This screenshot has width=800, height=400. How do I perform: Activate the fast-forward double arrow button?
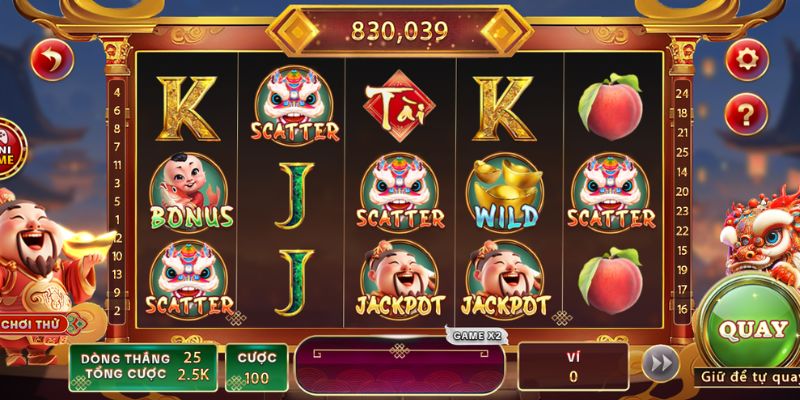pyautogui.click(x=657, y=365)
